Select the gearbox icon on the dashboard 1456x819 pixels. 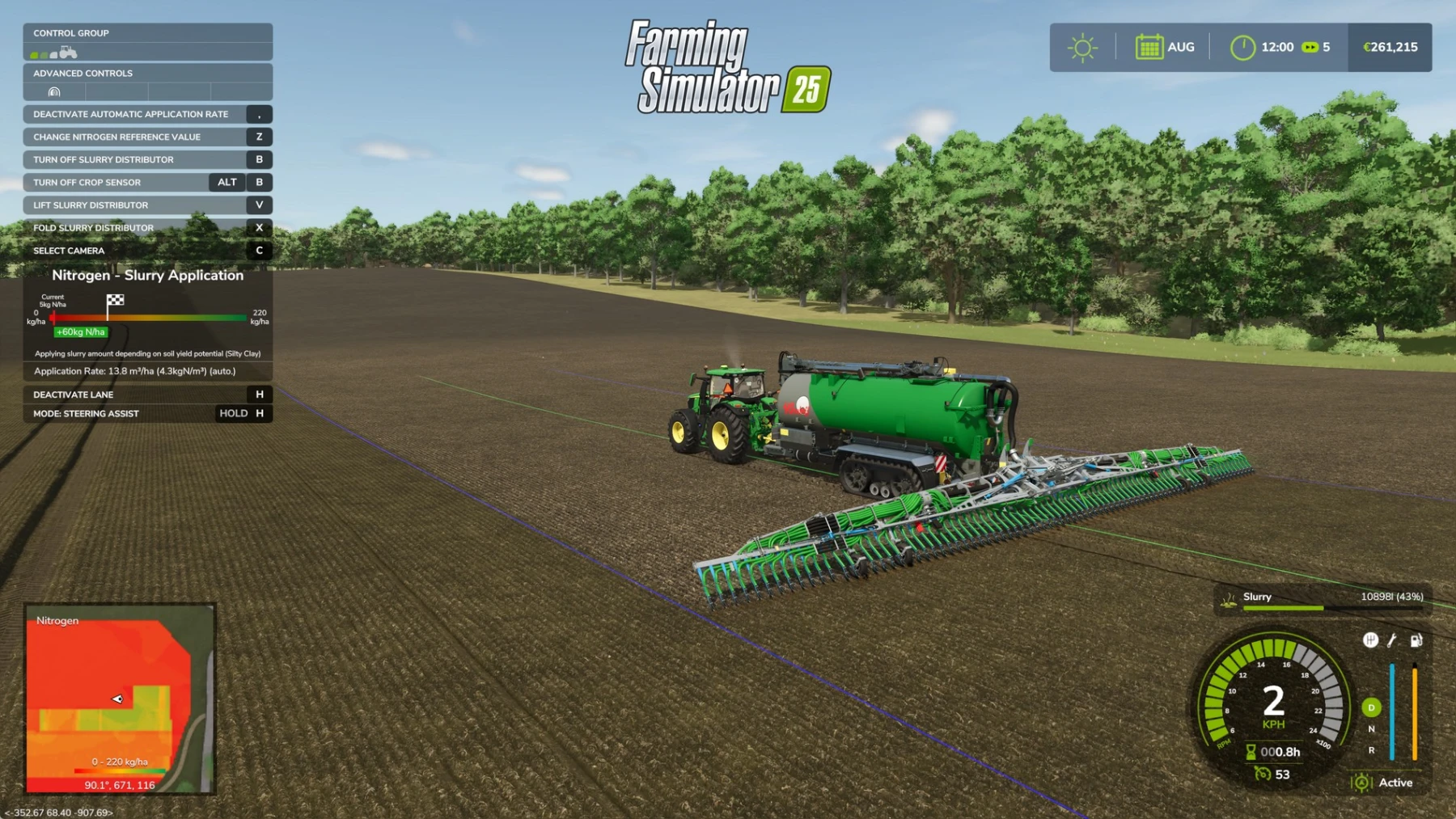tap(1370, 640)
